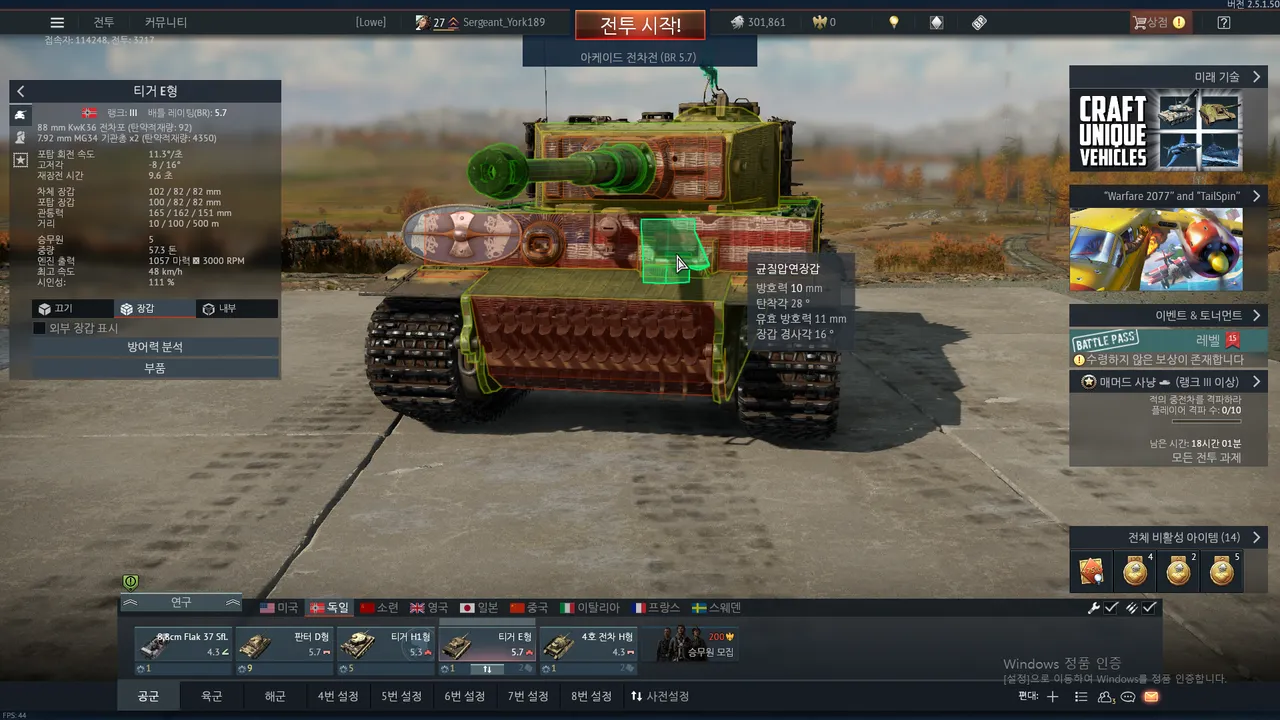This screenshot has height=720, width=1280.
Task: Toggle 외부 장갑 표시 checkbox
Action: 40,328
